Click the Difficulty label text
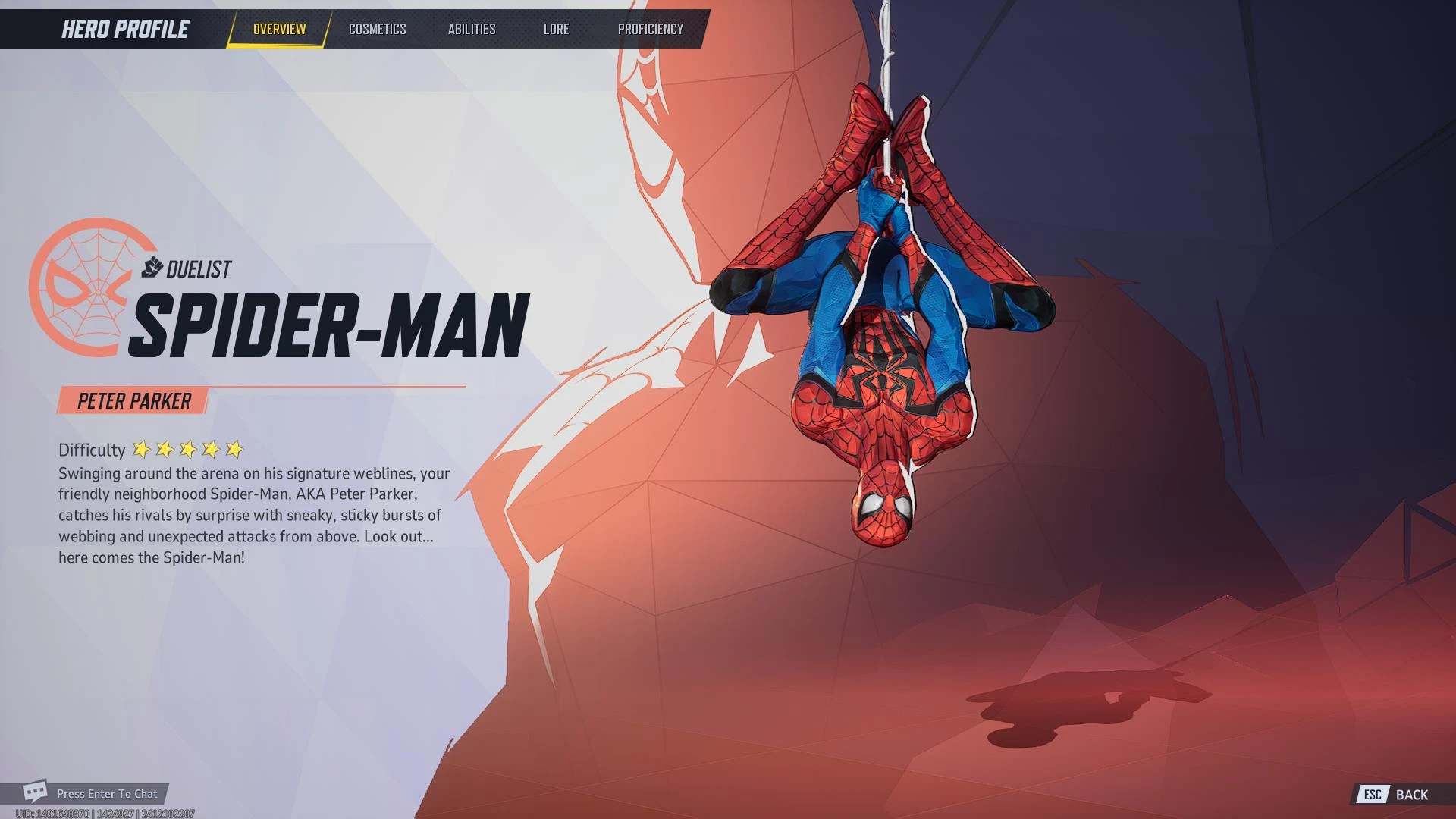The width and height of the screenshot is (1456, 819). point(91,449)
